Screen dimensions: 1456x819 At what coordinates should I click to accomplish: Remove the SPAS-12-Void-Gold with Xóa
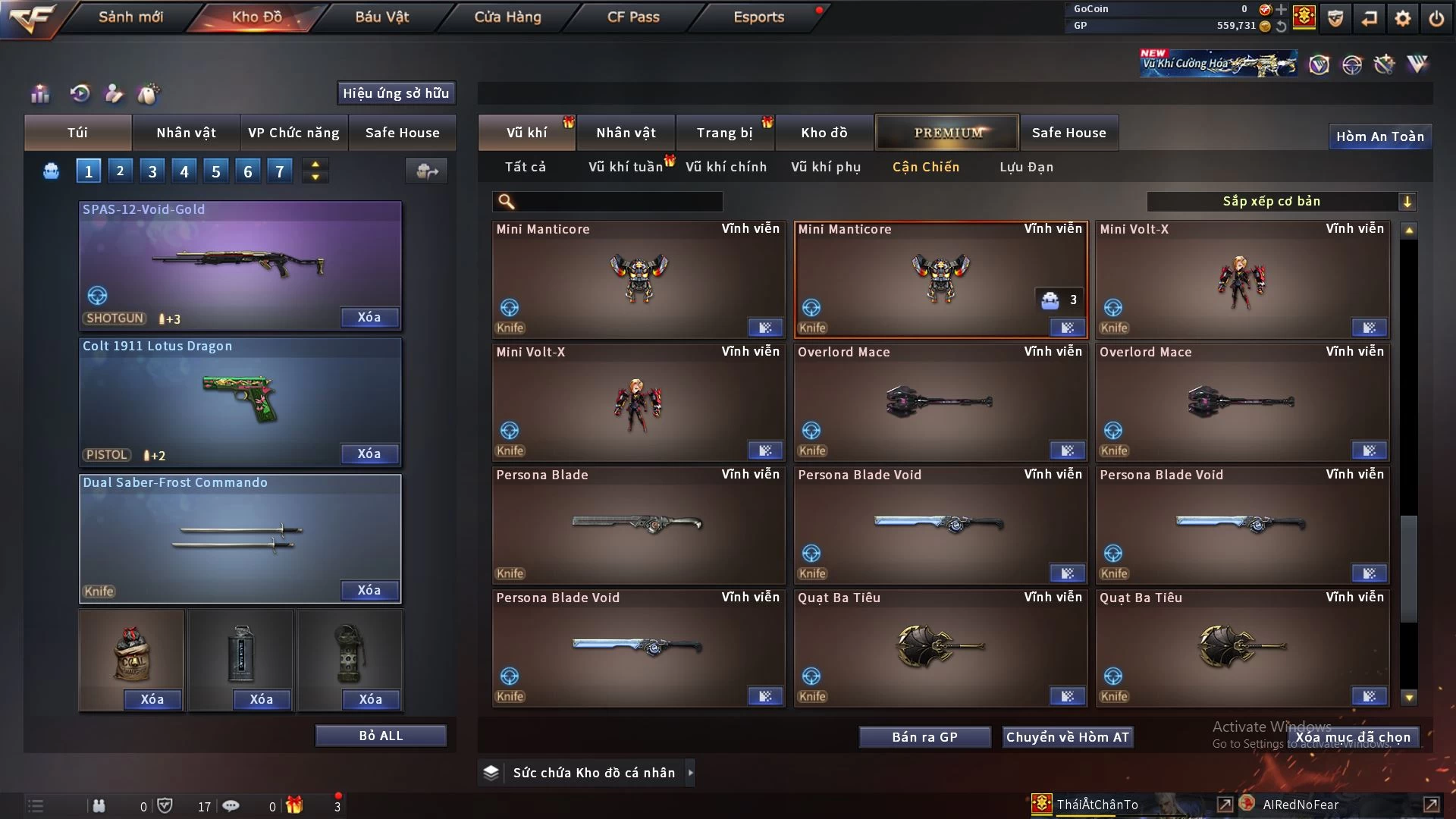click(369, 317)
